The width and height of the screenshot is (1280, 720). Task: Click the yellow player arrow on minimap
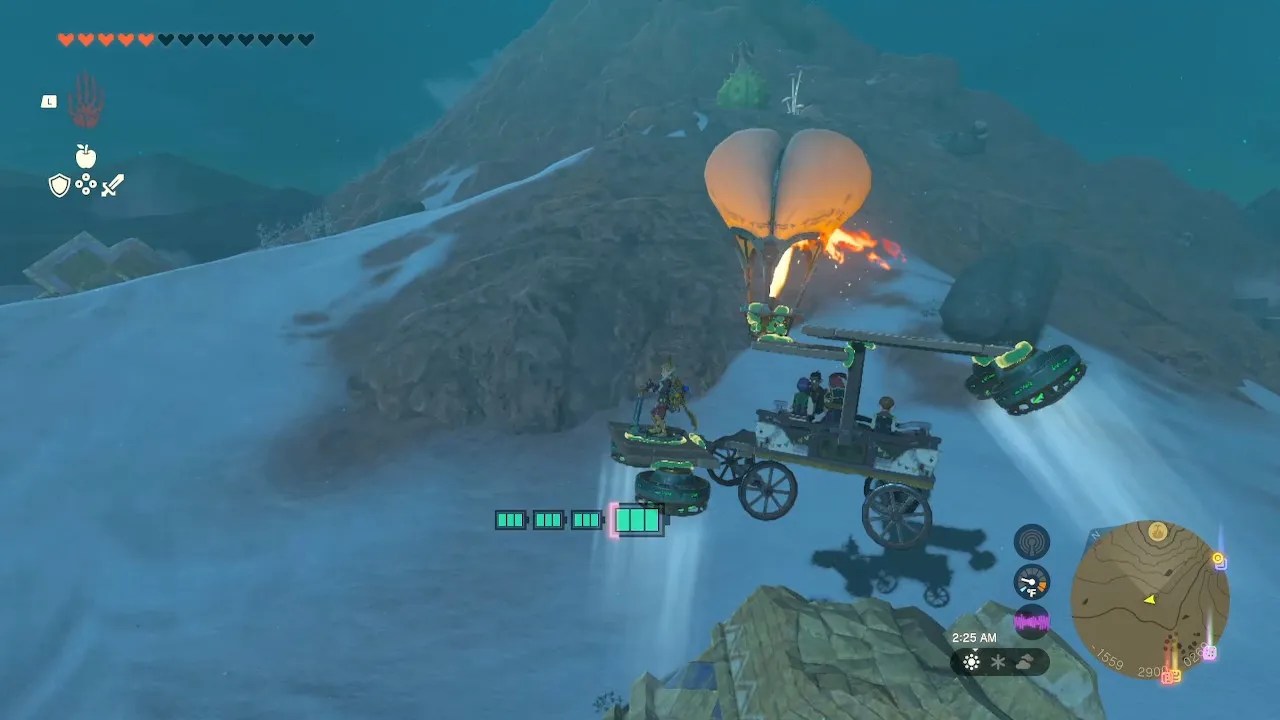click(1150, 598)
